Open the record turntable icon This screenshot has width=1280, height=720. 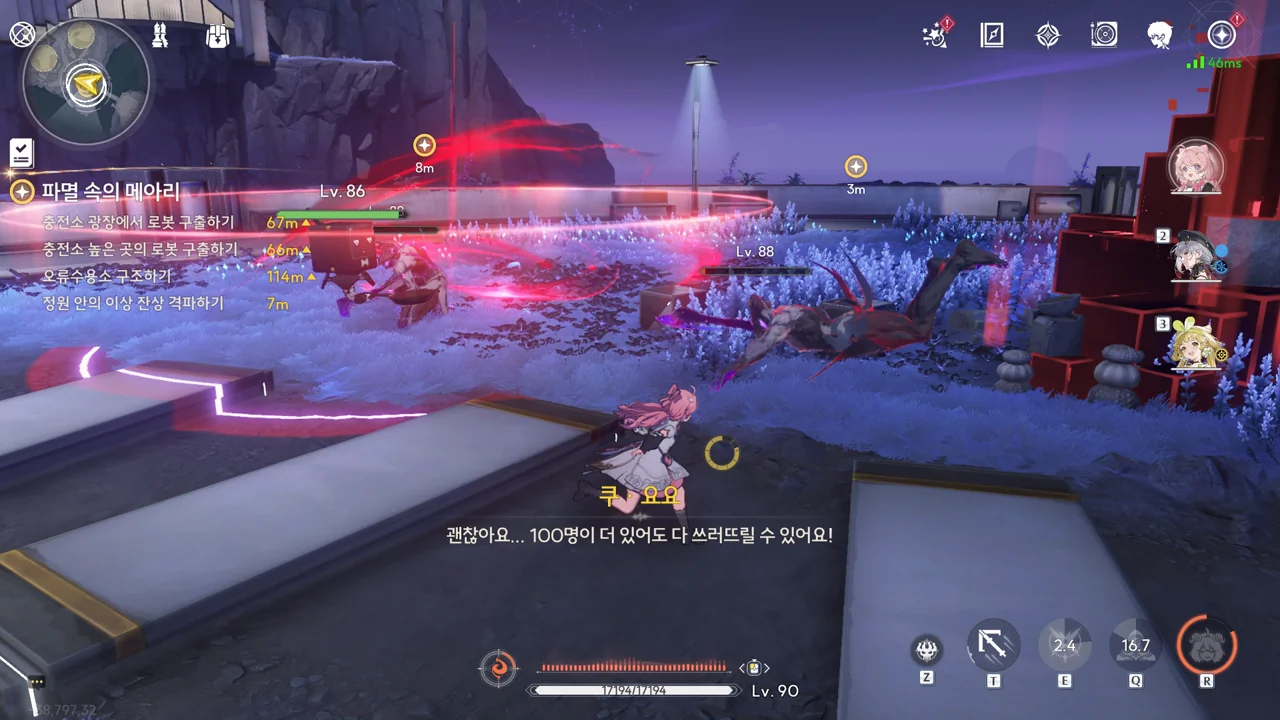point(1104,36)
